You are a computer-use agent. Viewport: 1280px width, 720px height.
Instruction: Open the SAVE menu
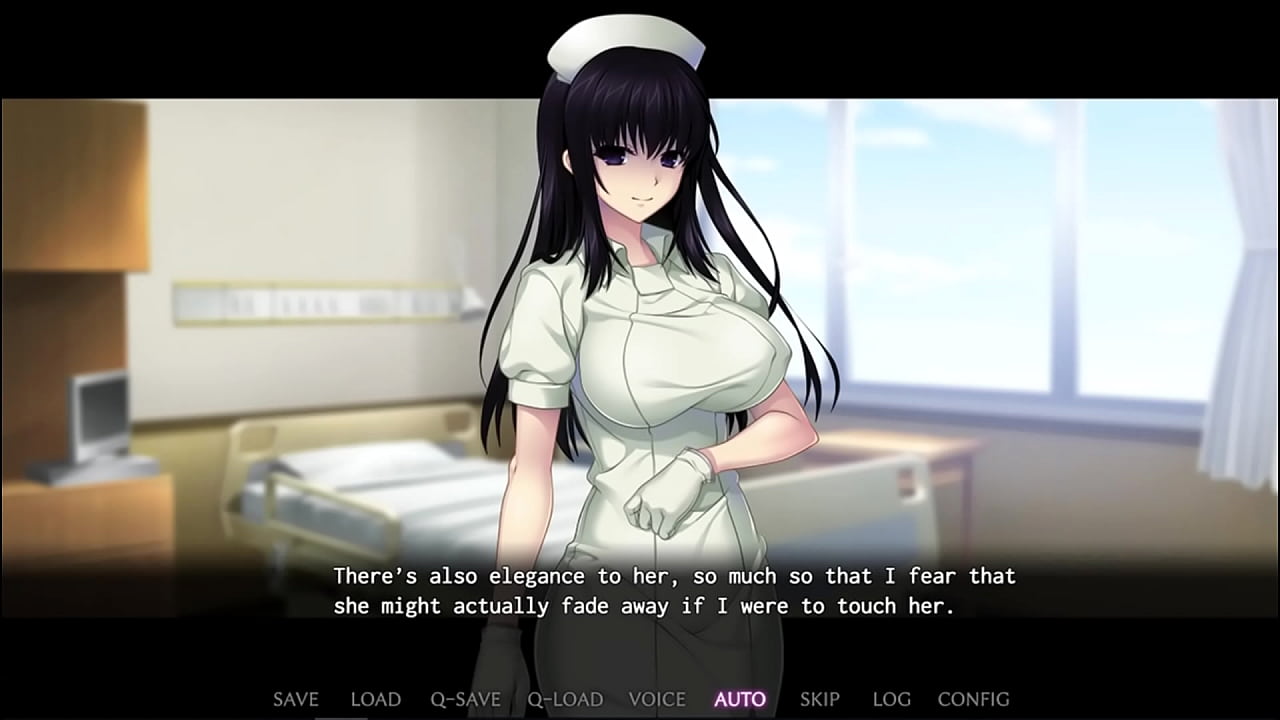295,699
